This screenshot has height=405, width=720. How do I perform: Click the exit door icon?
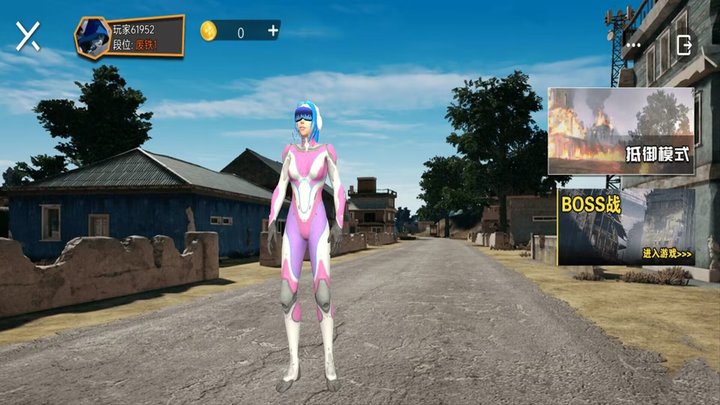point(685,45)
